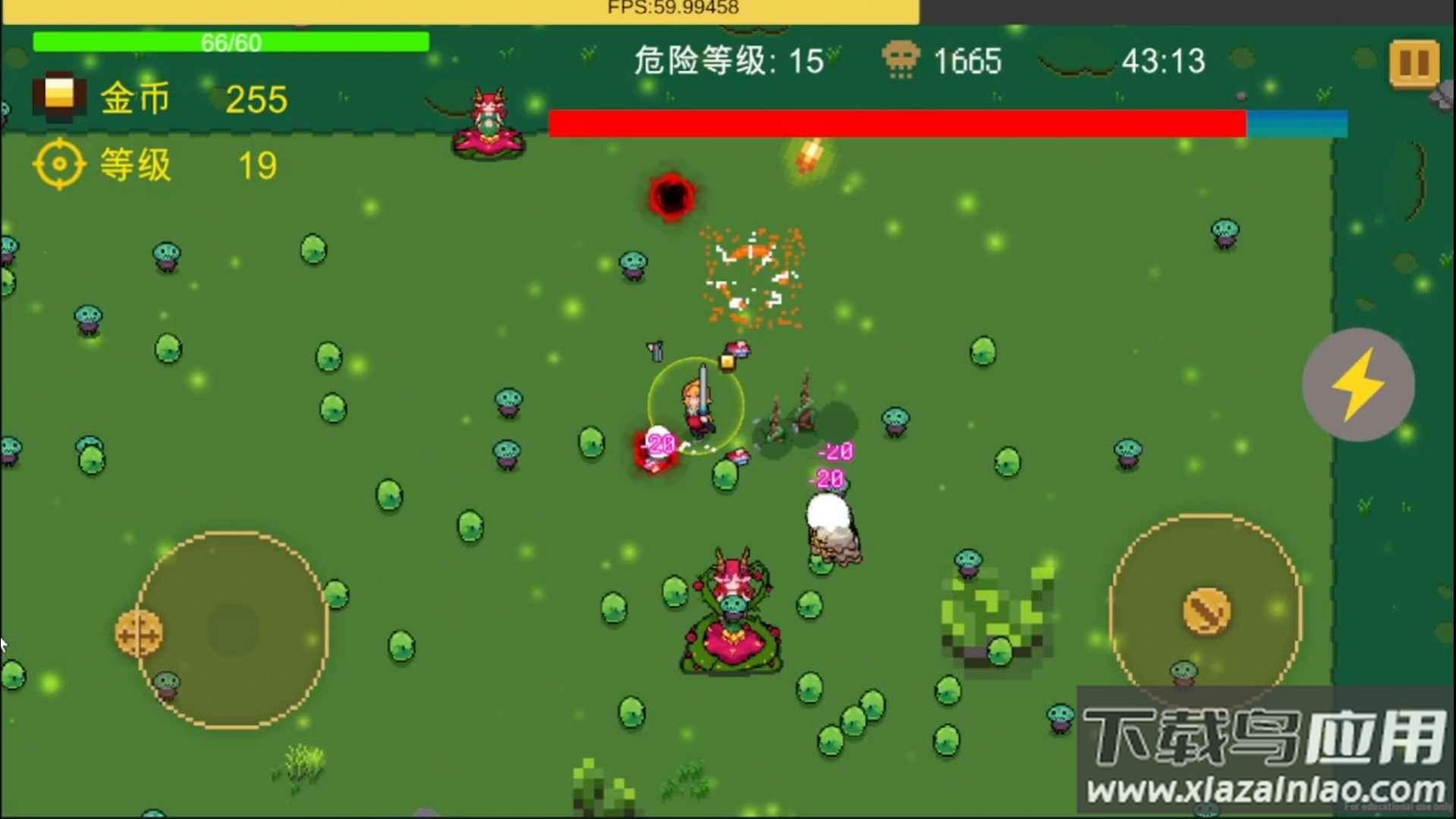
Task: Tap the left movement joystick circle
Action: click(228, 628)
